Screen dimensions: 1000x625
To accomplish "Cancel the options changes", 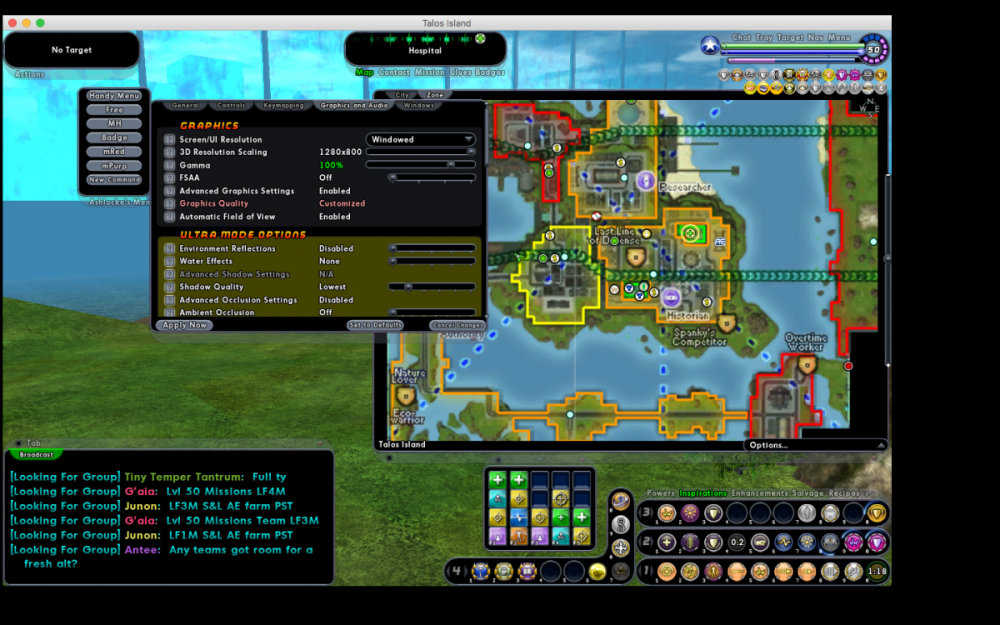I will 457,325.
